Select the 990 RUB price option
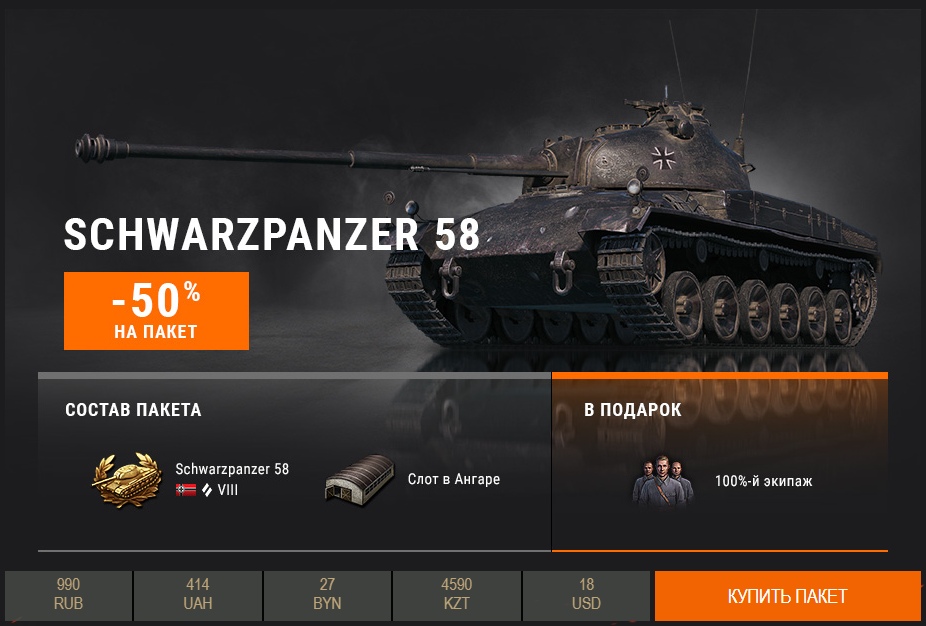Image resolution: width=926 pixels, height=626 pixels. pos(68,596)
